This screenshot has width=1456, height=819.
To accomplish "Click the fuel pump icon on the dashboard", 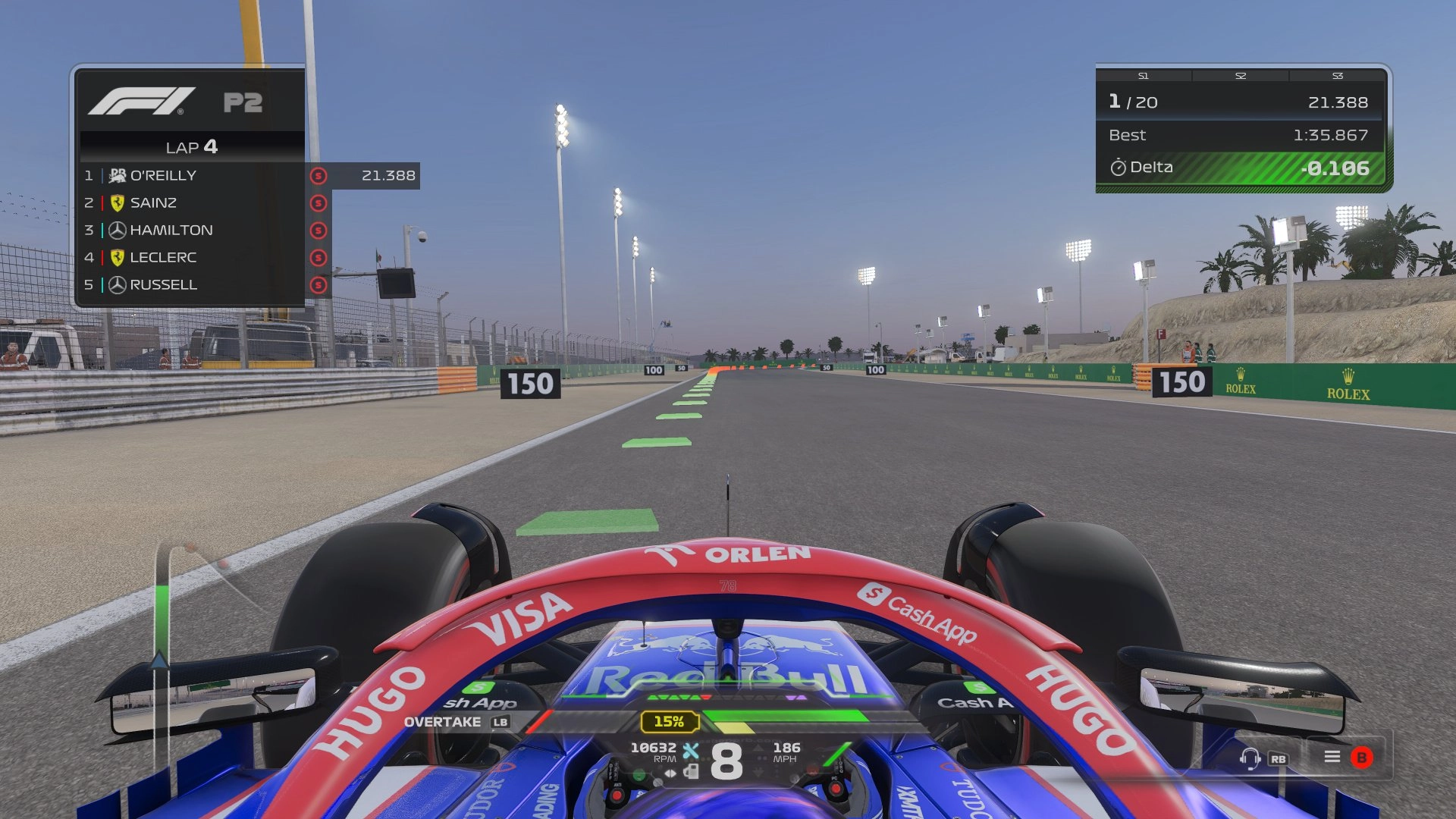I will click(692, 771).
